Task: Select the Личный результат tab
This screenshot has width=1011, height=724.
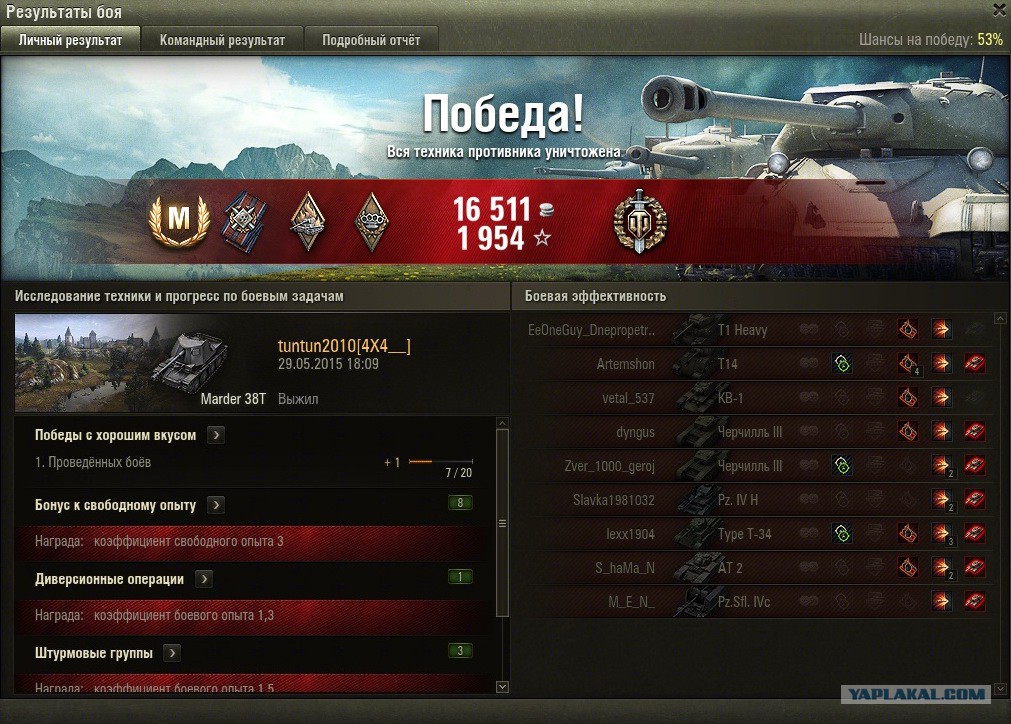Action: (70, 40)
